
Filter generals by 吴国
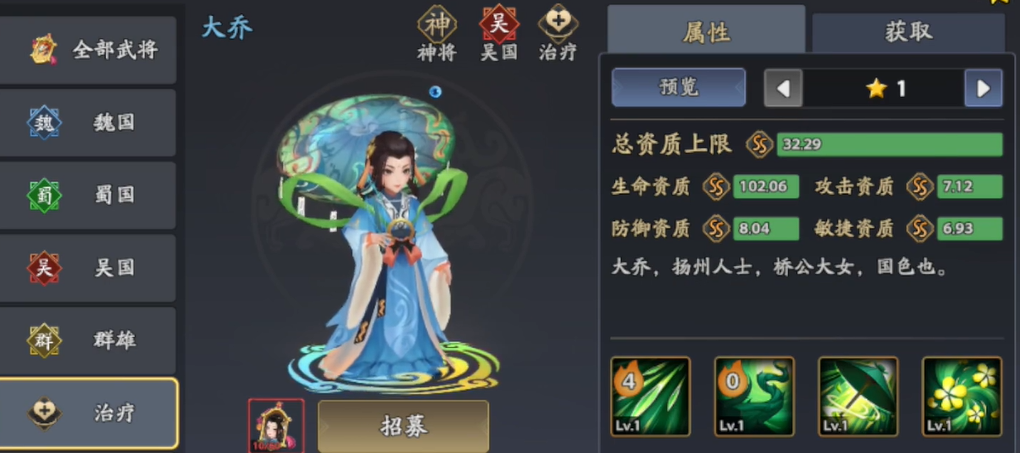pos(89,268)
